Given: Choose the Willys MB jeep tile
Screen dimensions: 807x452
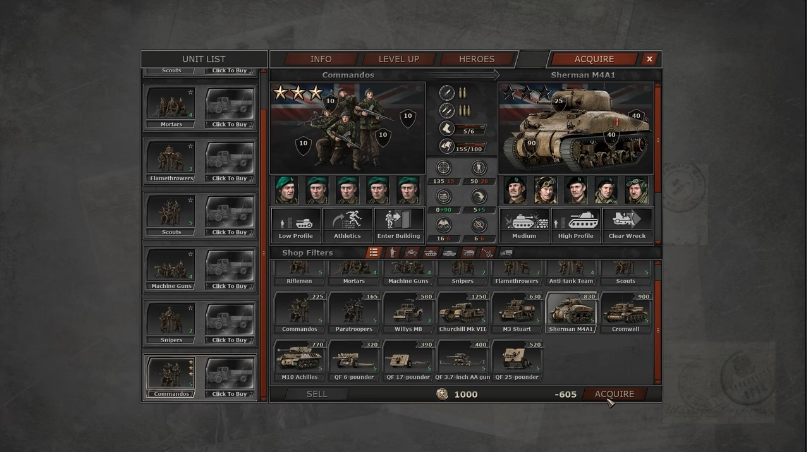Looking at the screenshot, I should click(x=407, y=312).
